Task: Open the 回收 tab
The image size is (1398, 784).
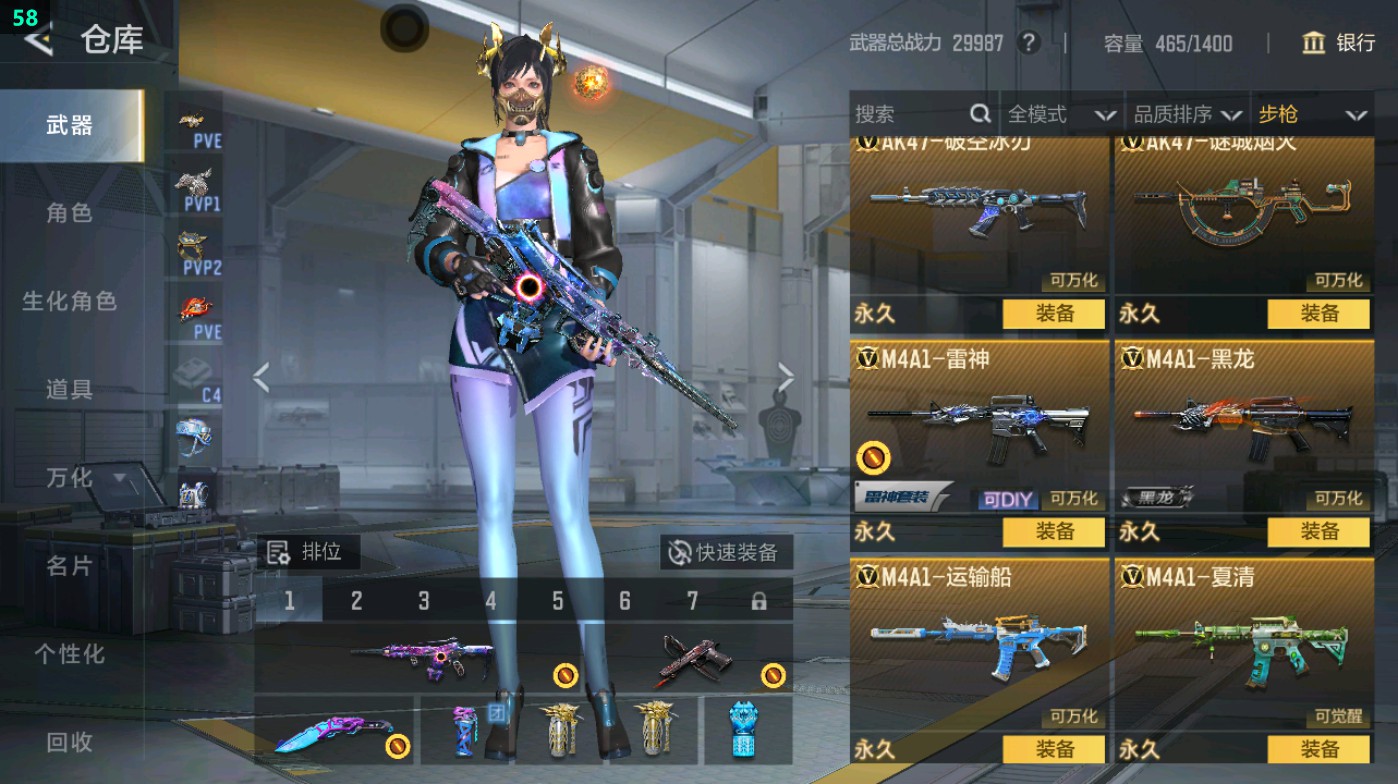Action: (69, 741)
